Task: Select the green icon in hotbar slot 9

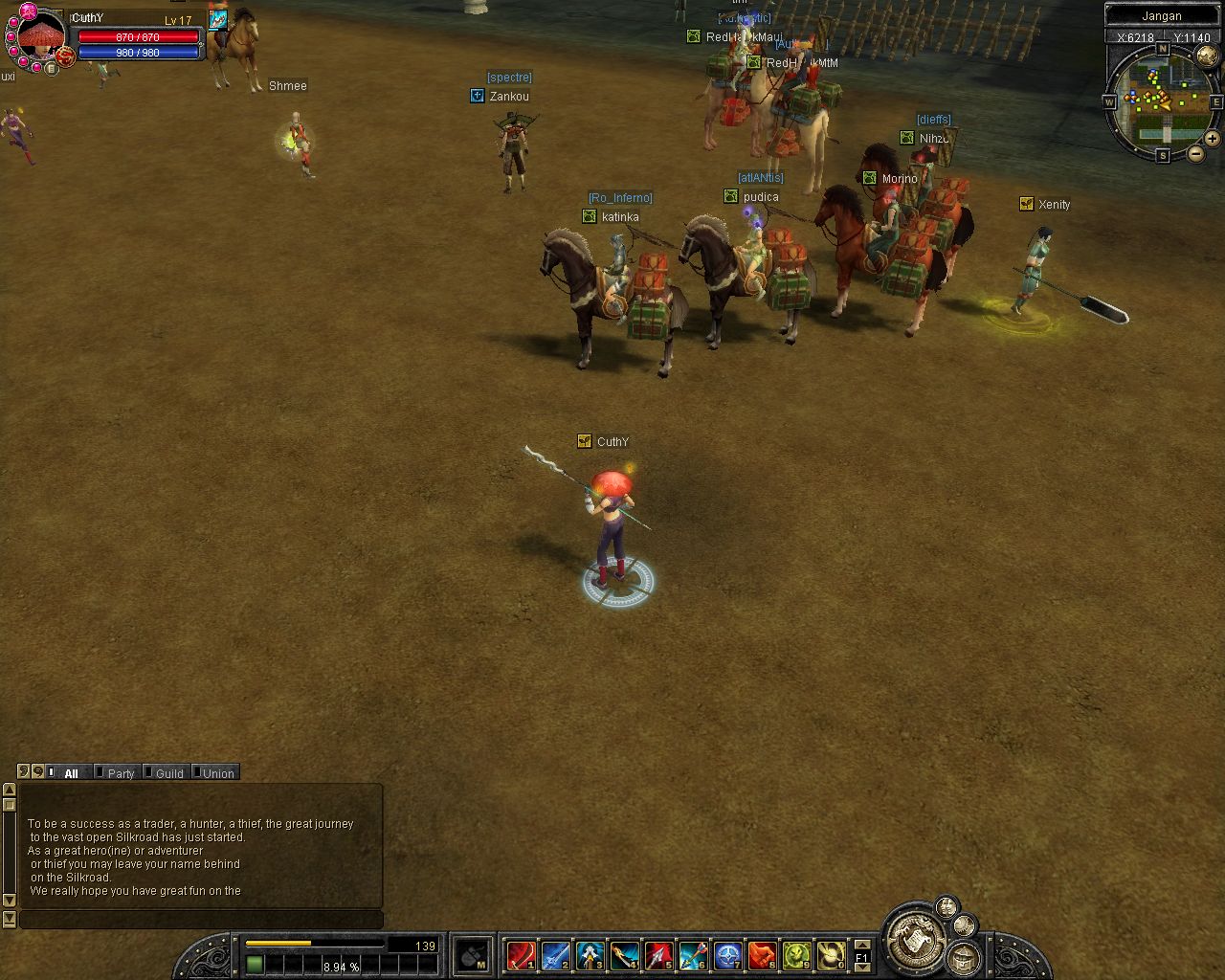Action: point(796,955)
